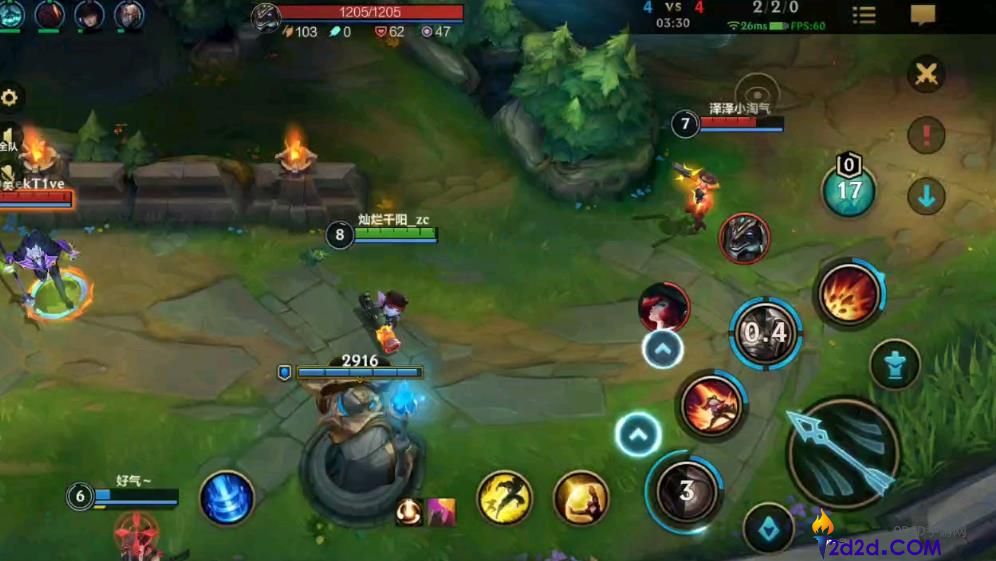
Task: Activate the fiery explosion ability
Action: pyautogui.click(x=849, y=293)
